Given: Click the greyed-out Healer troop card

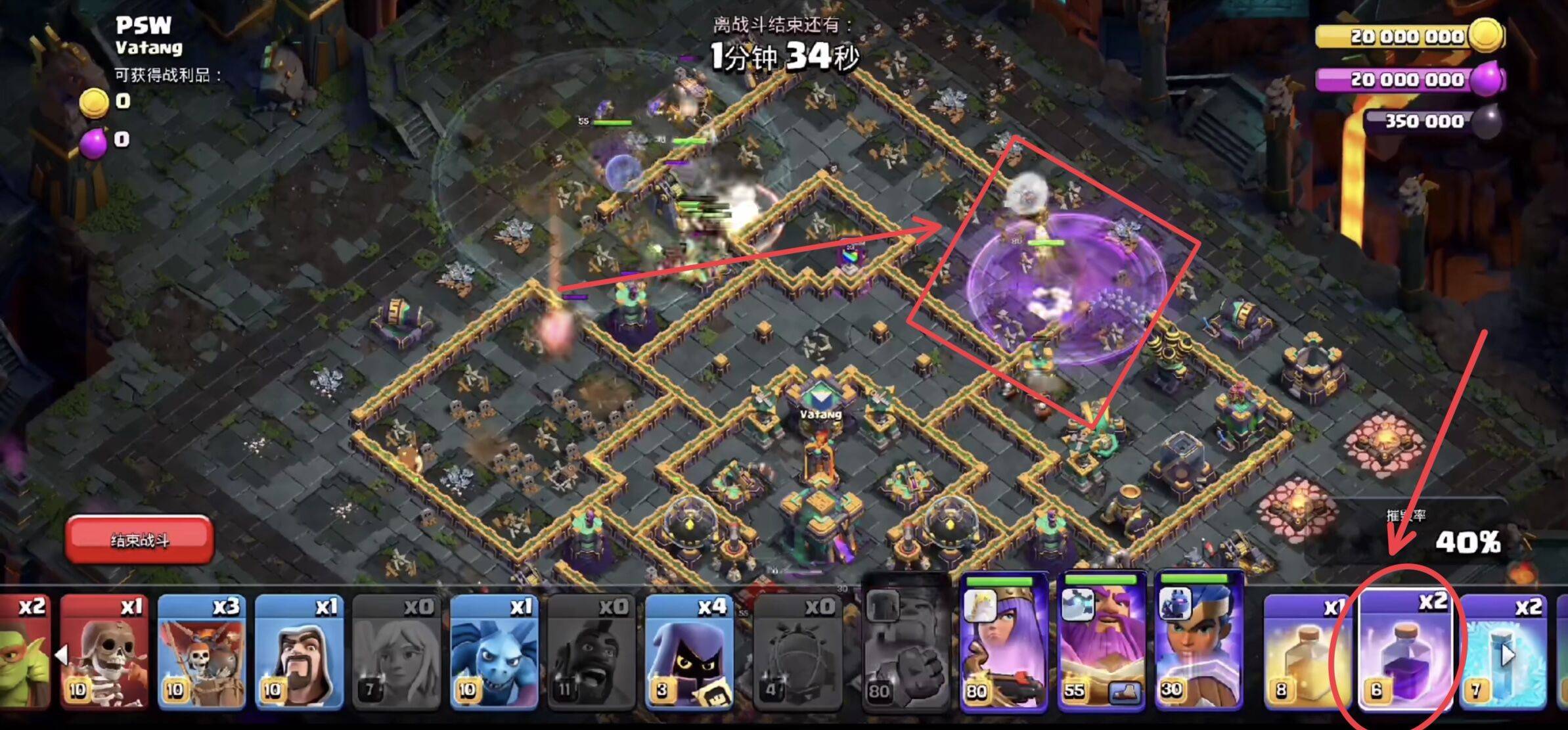Looking at the screenshot, I should 396,652.
